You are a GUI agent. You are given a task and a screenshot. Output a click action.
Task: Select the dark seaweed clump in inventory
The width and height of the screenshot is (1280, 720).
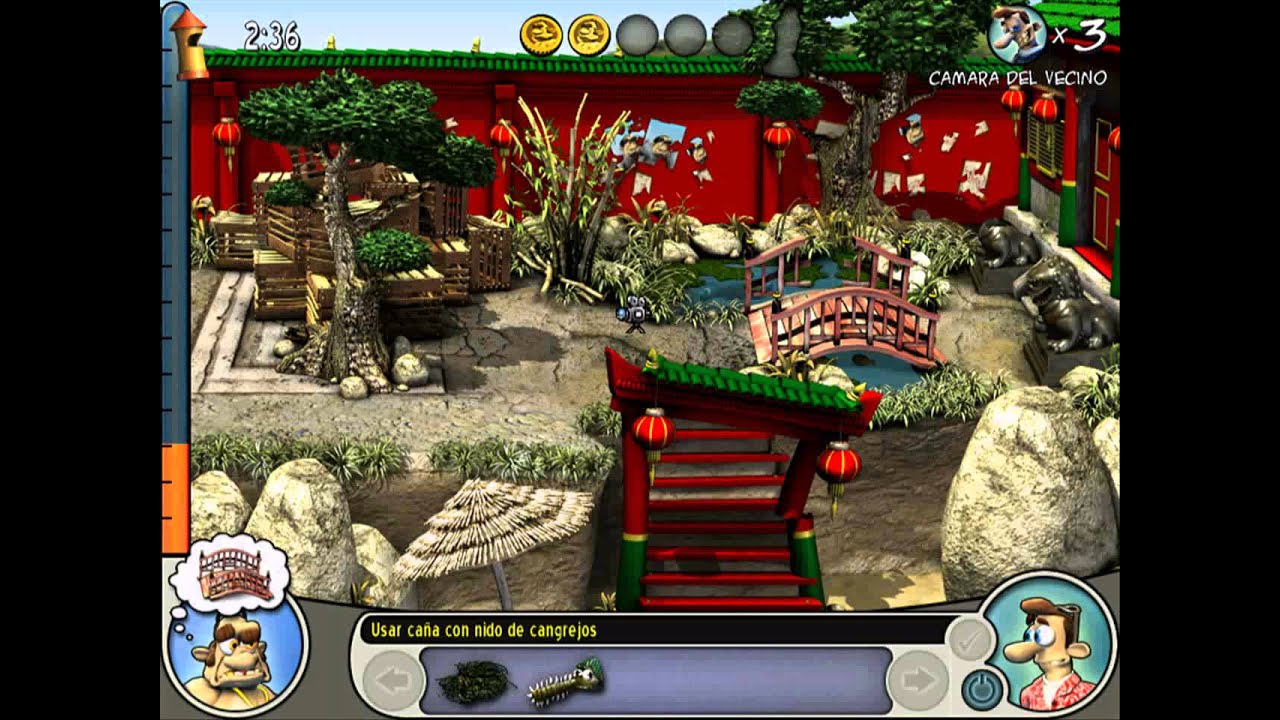tap(475, 681)
